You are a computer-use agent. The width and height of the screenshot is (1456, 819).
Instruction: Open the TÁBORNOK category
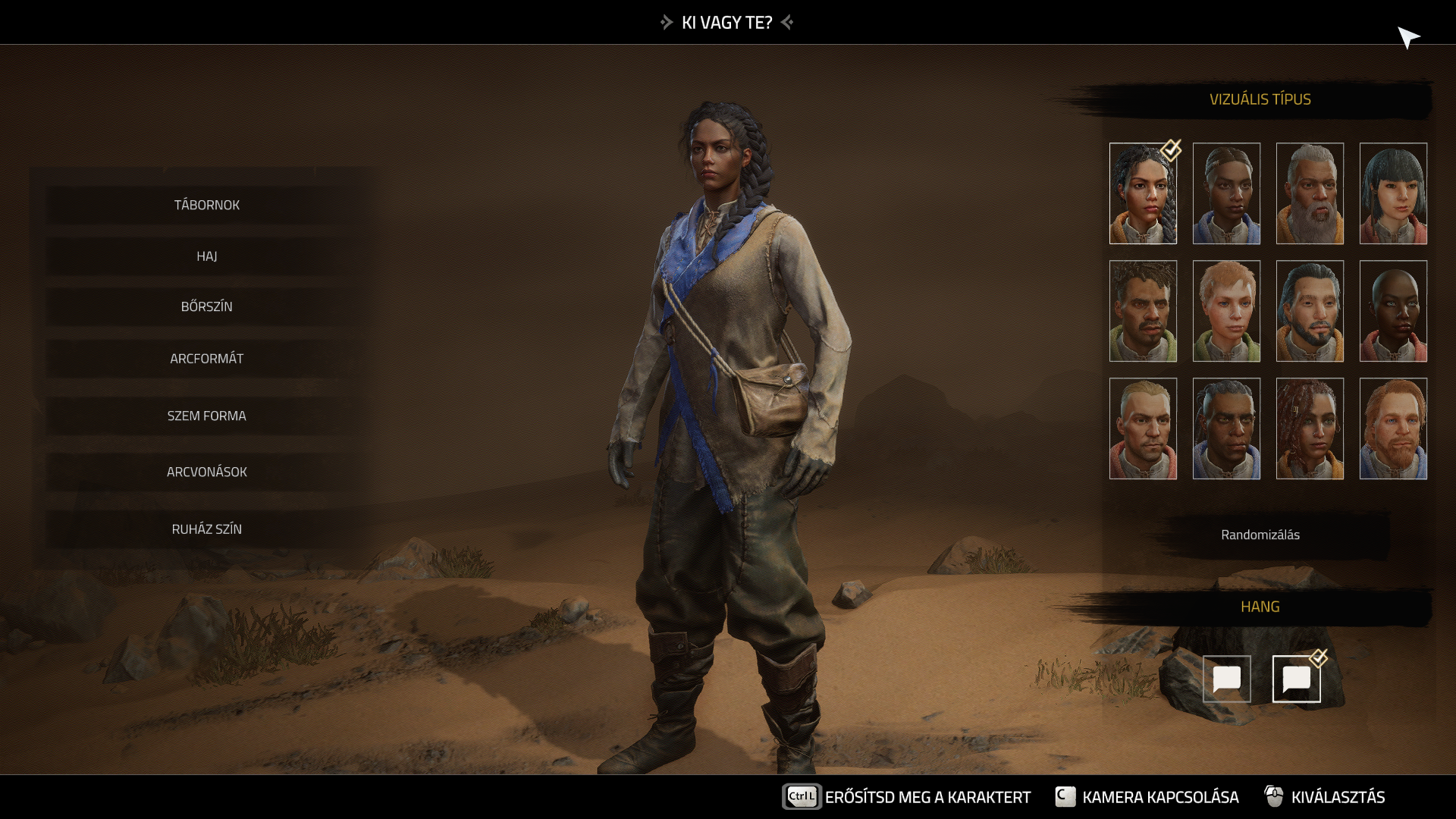(206, 205)
